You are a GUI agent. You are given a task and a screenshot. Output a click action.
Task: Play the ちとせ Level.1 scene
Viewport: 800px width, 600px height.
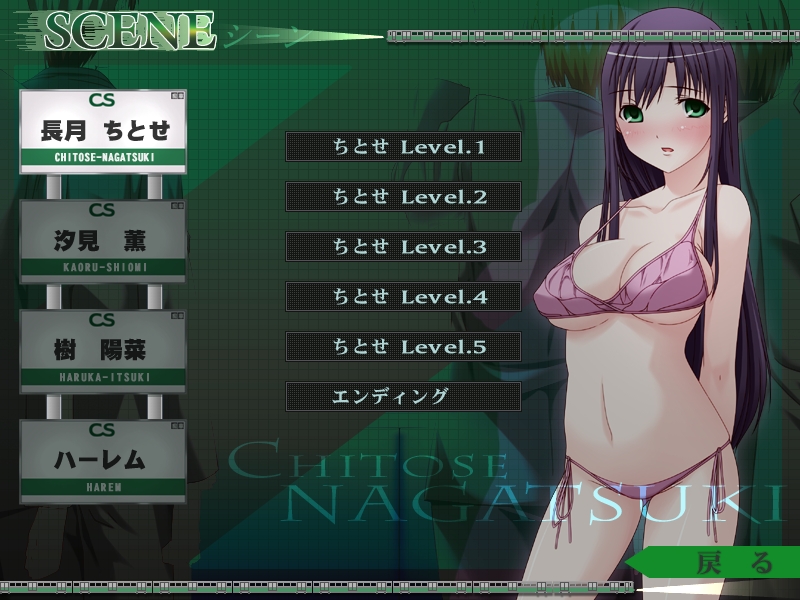coord(403,147)
